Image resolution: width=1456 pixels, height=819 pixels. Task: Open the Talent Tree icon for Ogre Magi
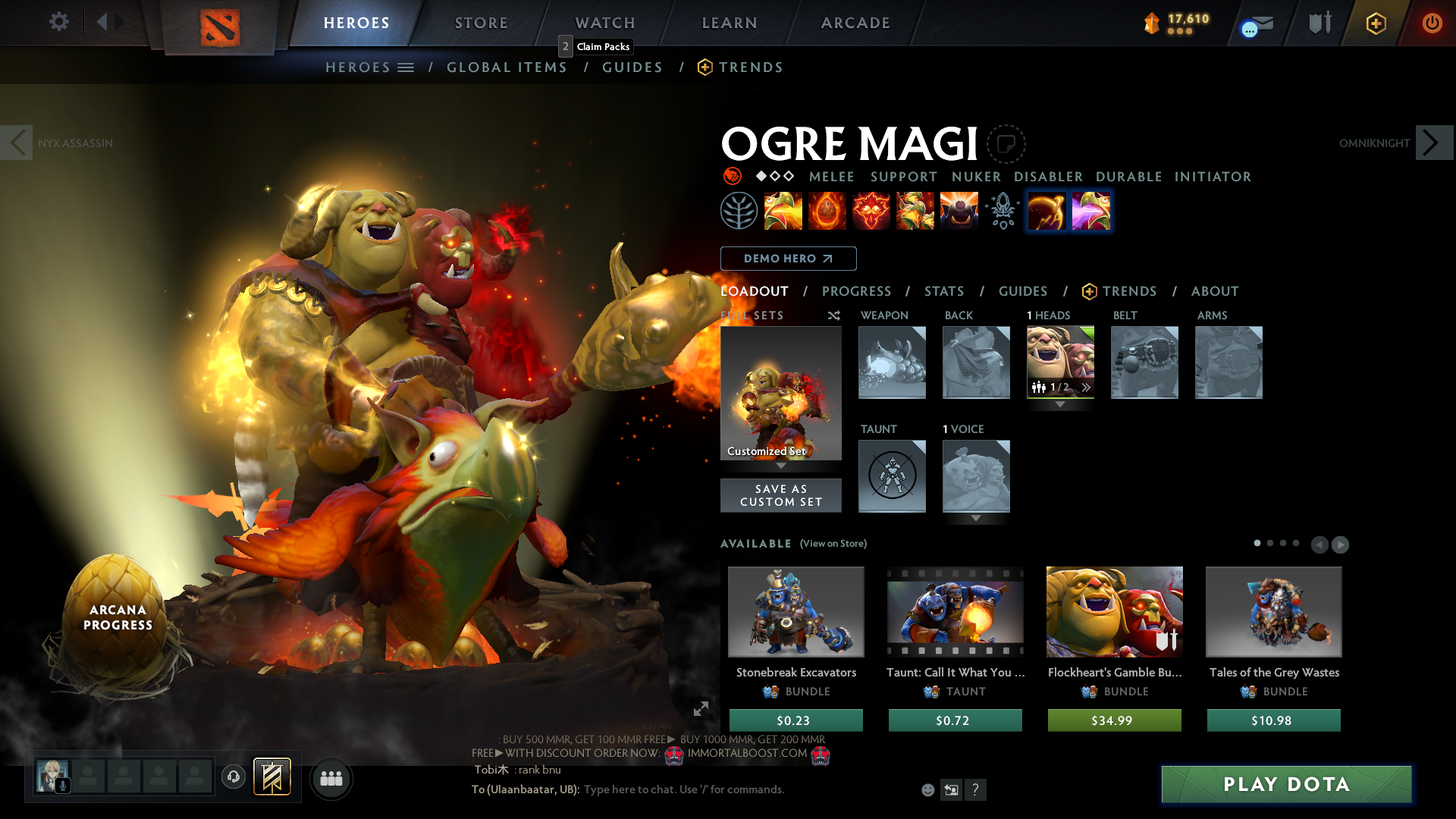pos(738,211)
